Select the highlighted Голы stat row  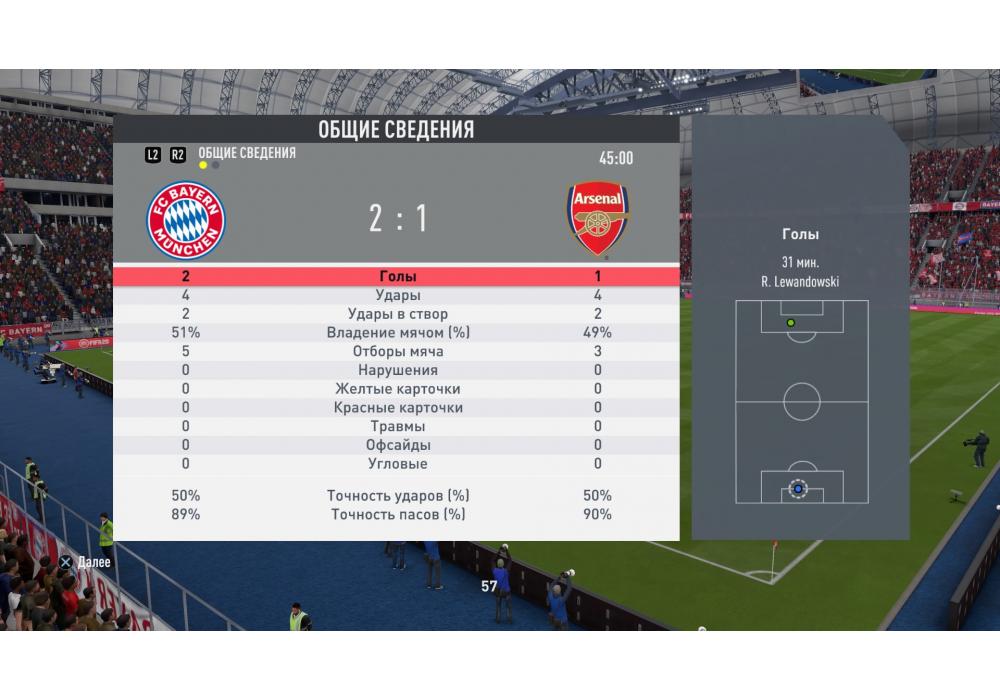click(x=397, y=277)
